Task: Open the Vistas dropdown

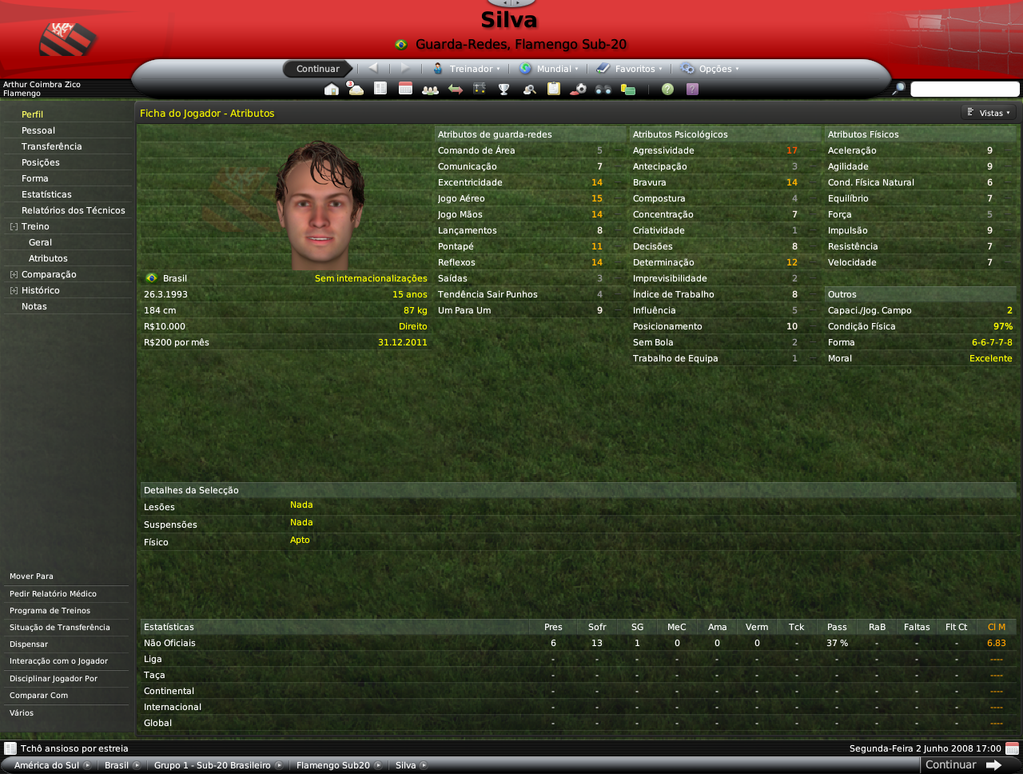Action: coord(989,113)
